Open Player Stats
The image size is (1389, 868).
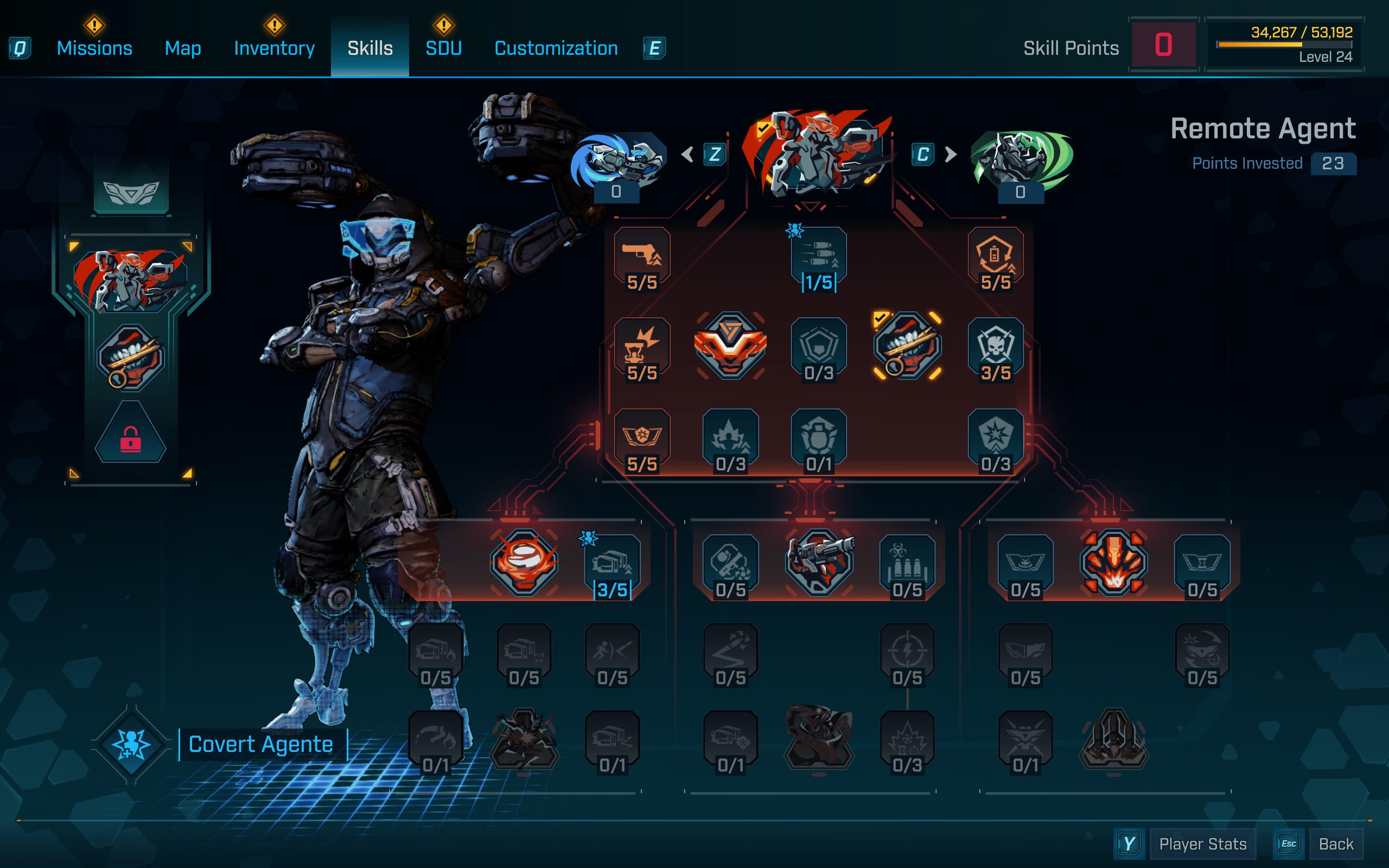click(x=1202, y=844)
